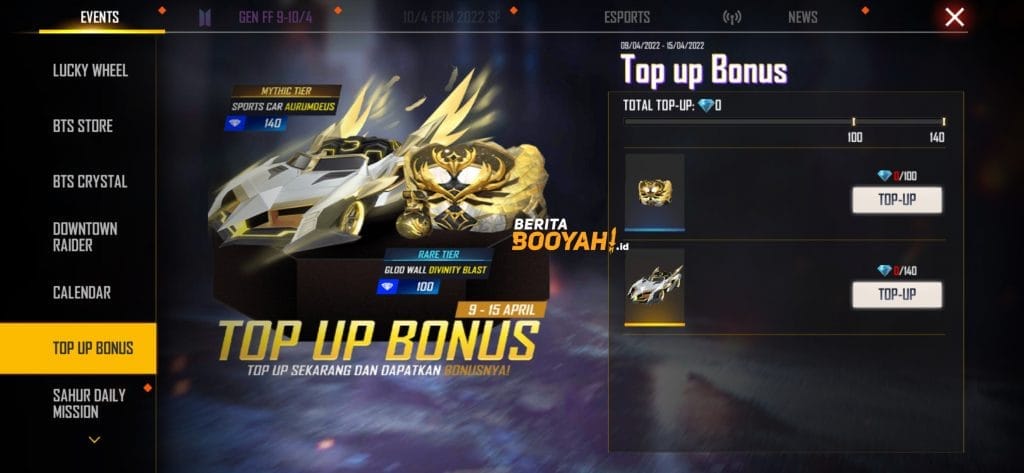Open the News tab

click(802, 17)
